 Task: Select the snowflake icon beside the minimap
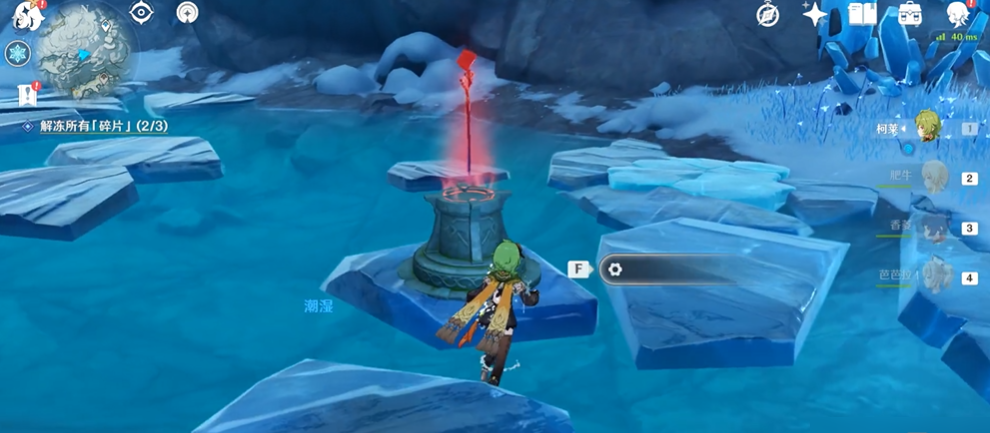point(18,53)
